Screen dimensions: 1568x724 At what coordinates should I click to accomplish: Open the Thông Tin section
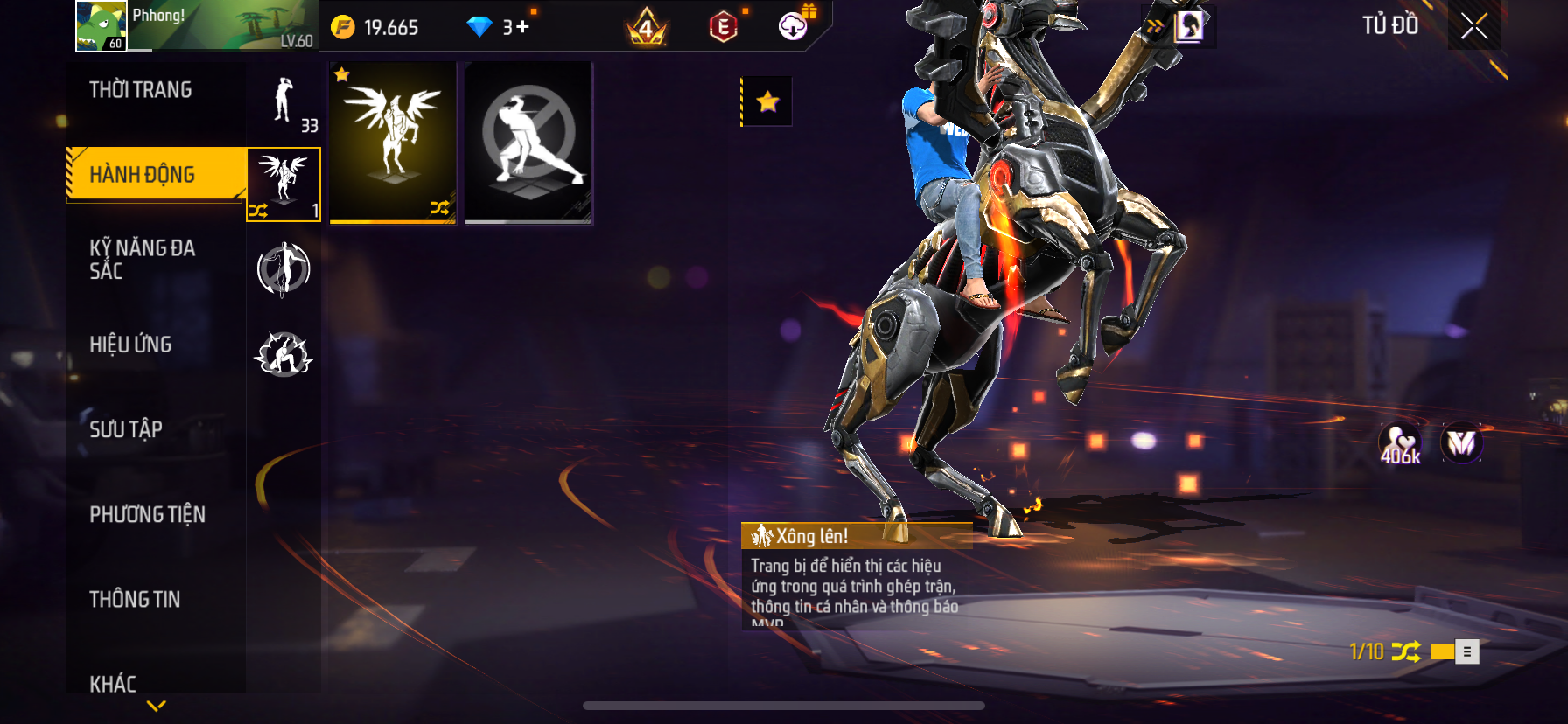coord(135,599)
